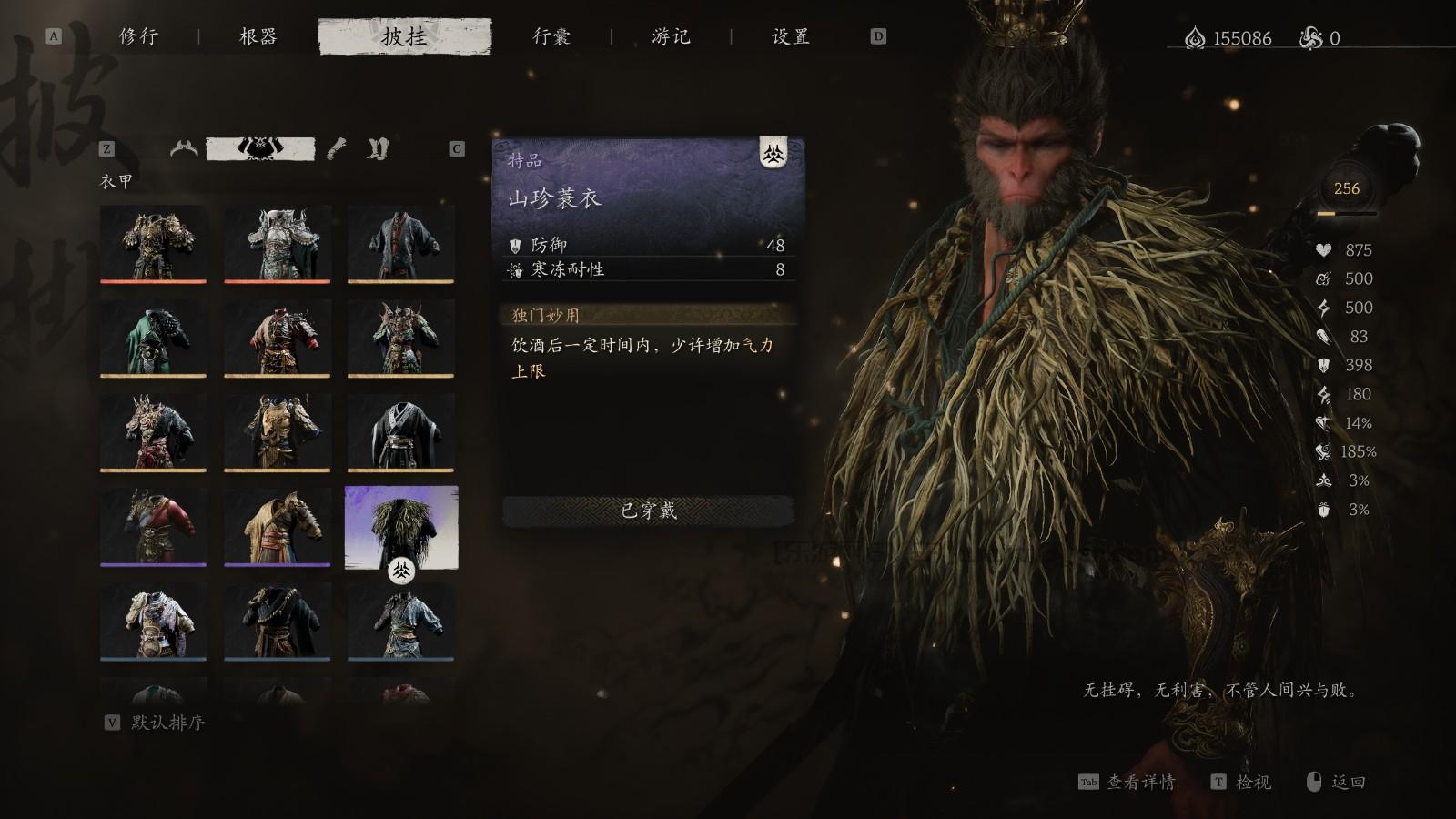Select the wrist guards slot icon

tap(337, 149)
